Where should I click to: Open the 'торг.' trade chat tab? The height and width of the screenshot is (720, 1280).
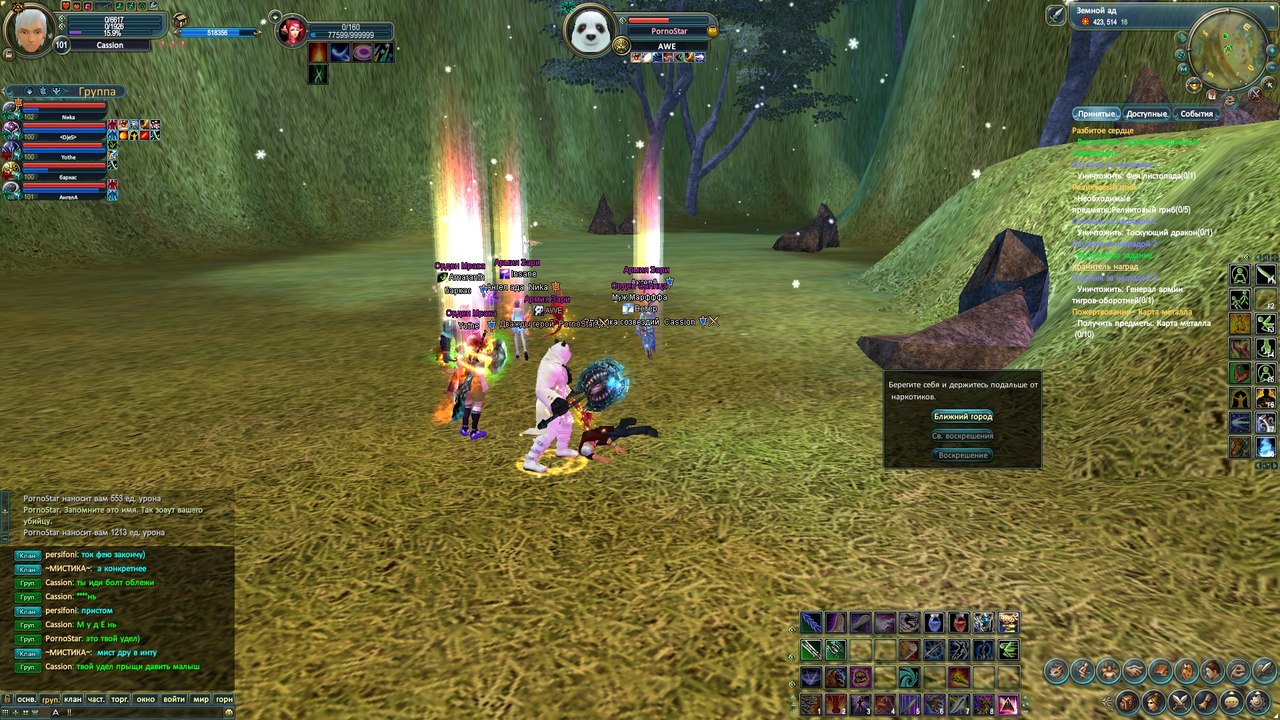coord(121,699)
